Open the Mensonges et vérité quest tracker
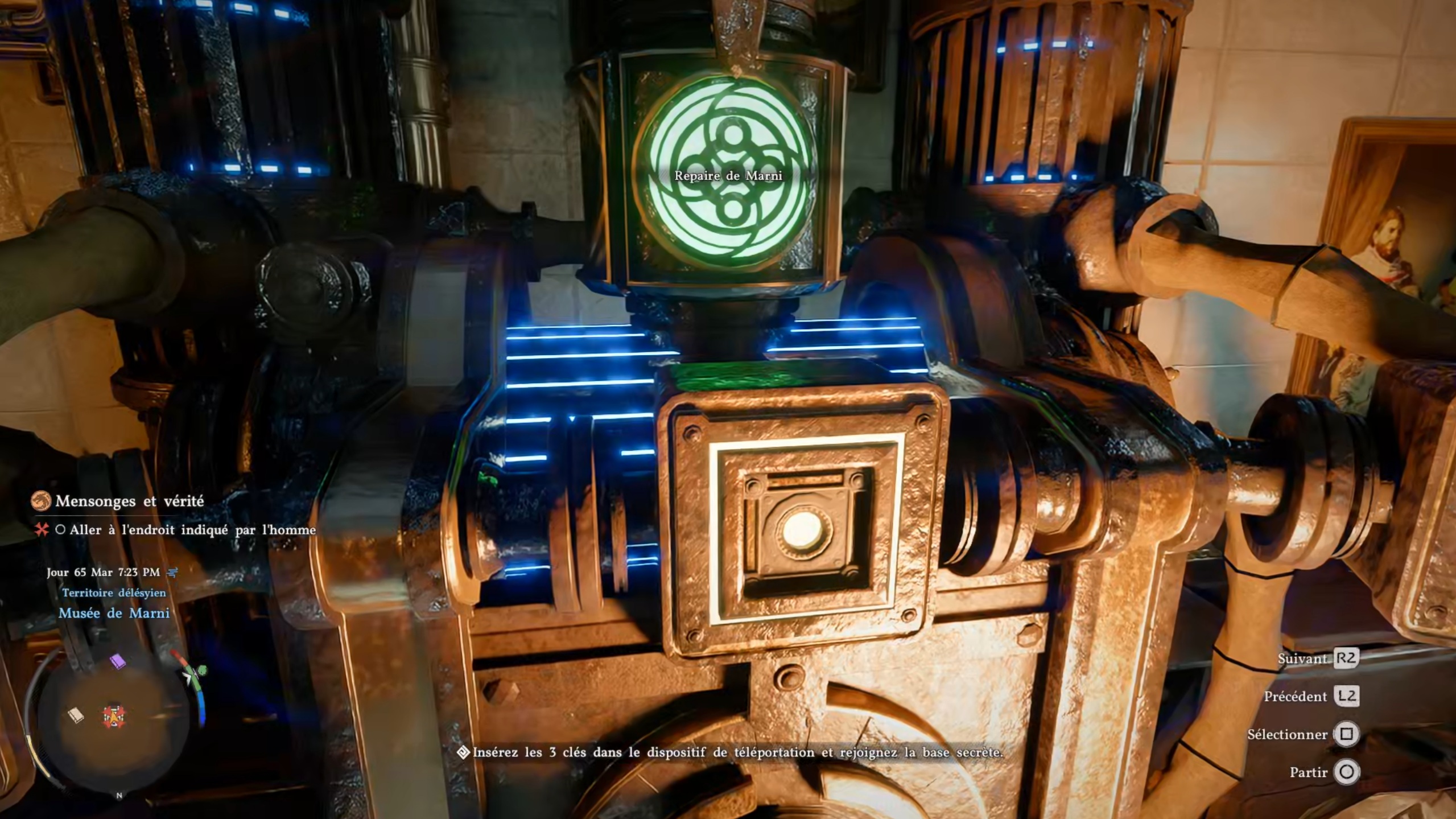This screenshot has height=819, width=1456. [x=129, y=501]
